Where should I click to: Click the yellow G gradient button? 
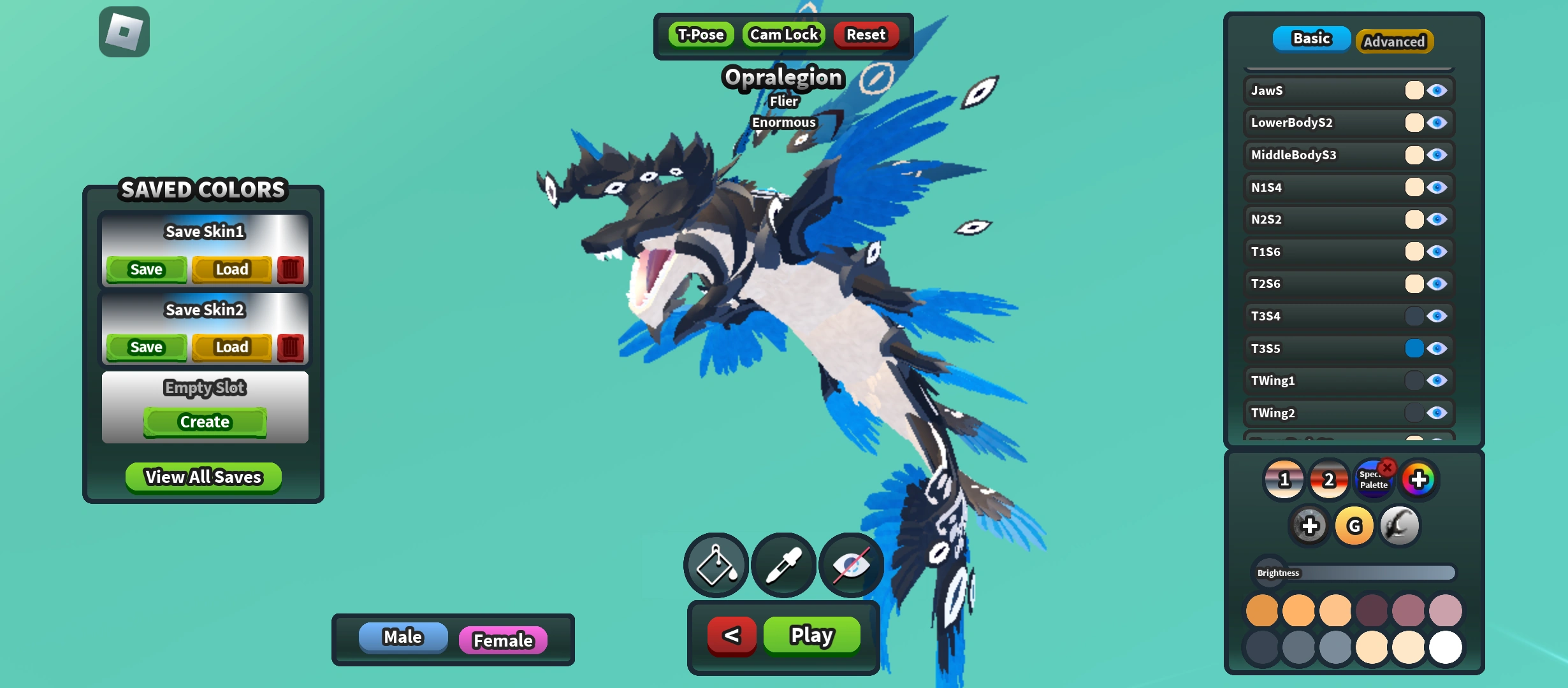coord(1353,526)
